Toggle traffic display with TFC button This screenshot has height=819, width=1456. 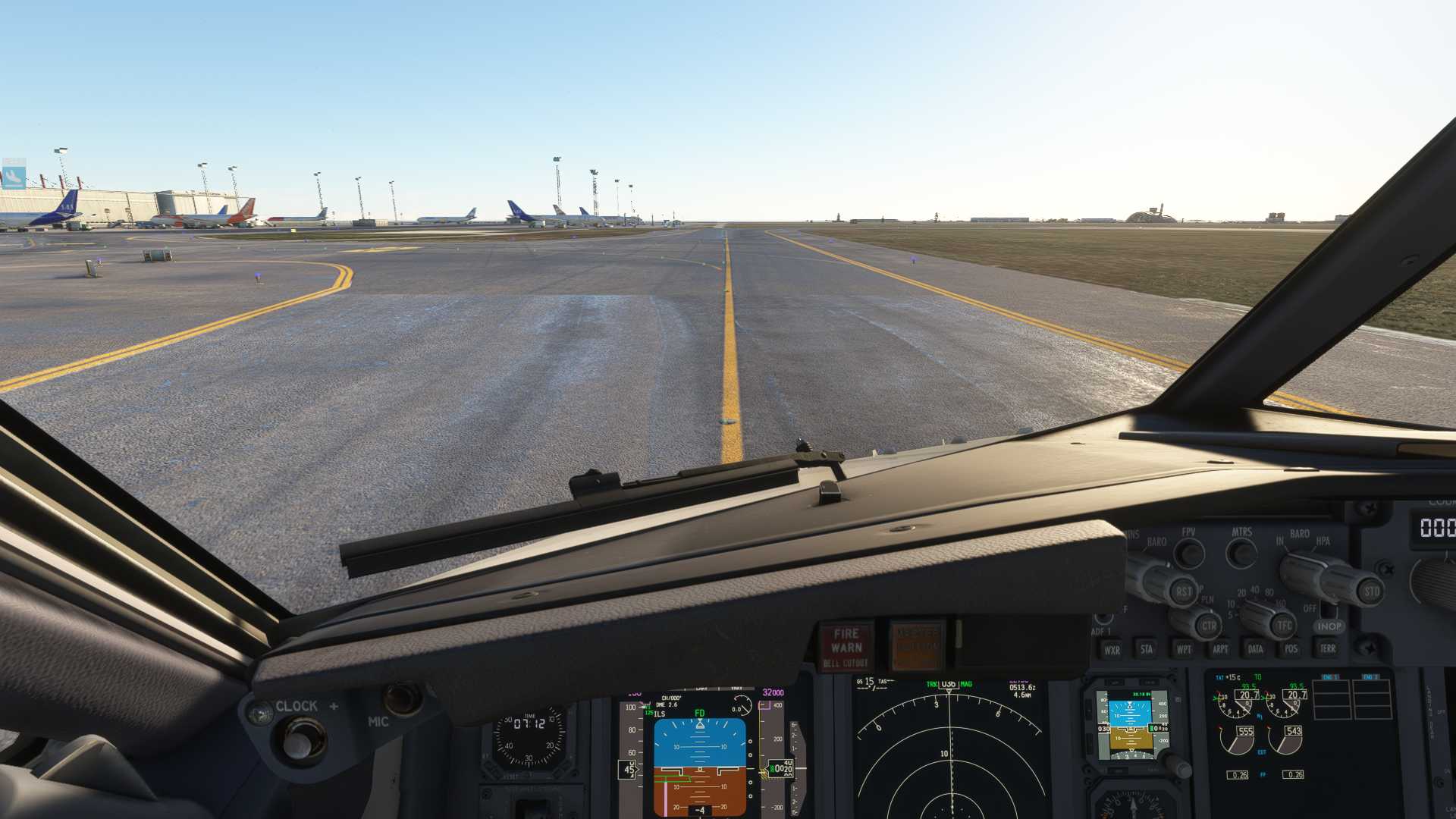pyautogui.click(x=1283, y=626)
